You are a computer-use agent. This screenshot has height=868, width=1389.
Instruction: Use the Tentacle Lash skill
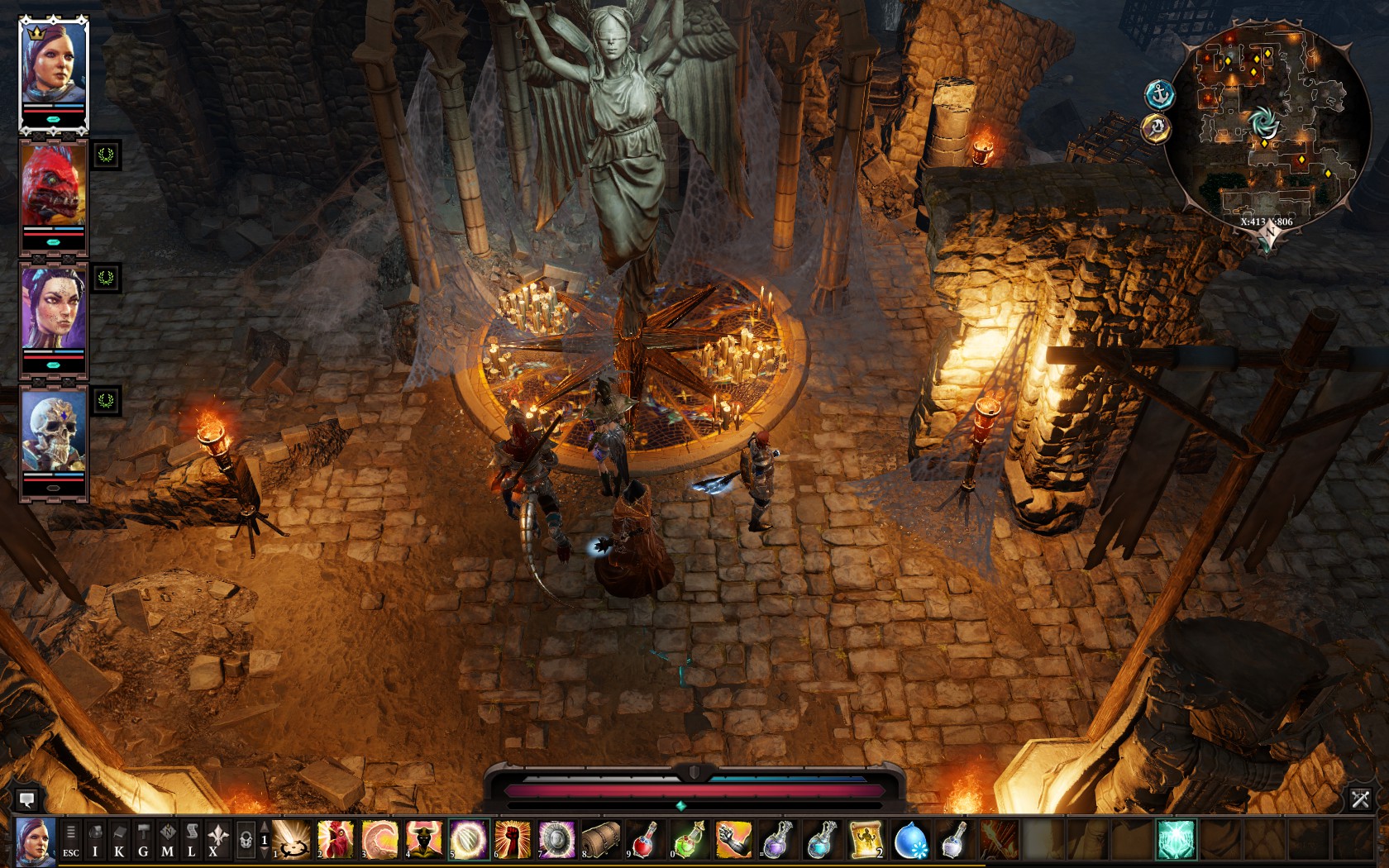379,840
